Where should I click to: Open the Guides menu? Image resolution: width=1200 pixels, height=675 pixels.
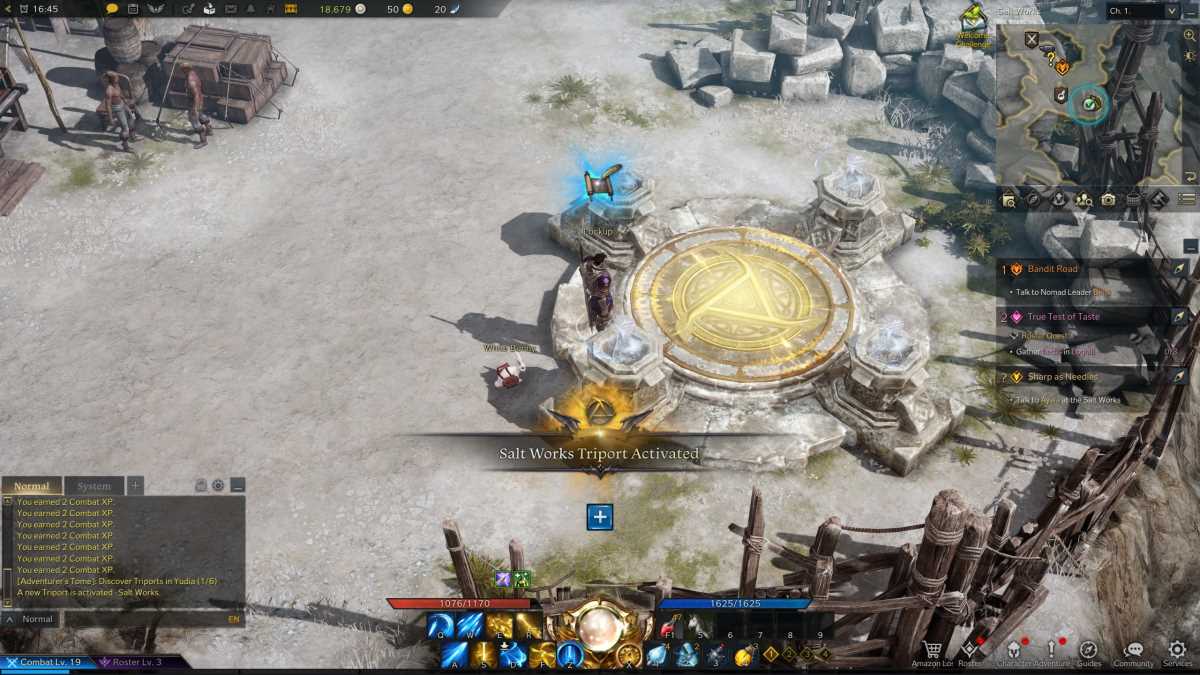(1088, 652)
